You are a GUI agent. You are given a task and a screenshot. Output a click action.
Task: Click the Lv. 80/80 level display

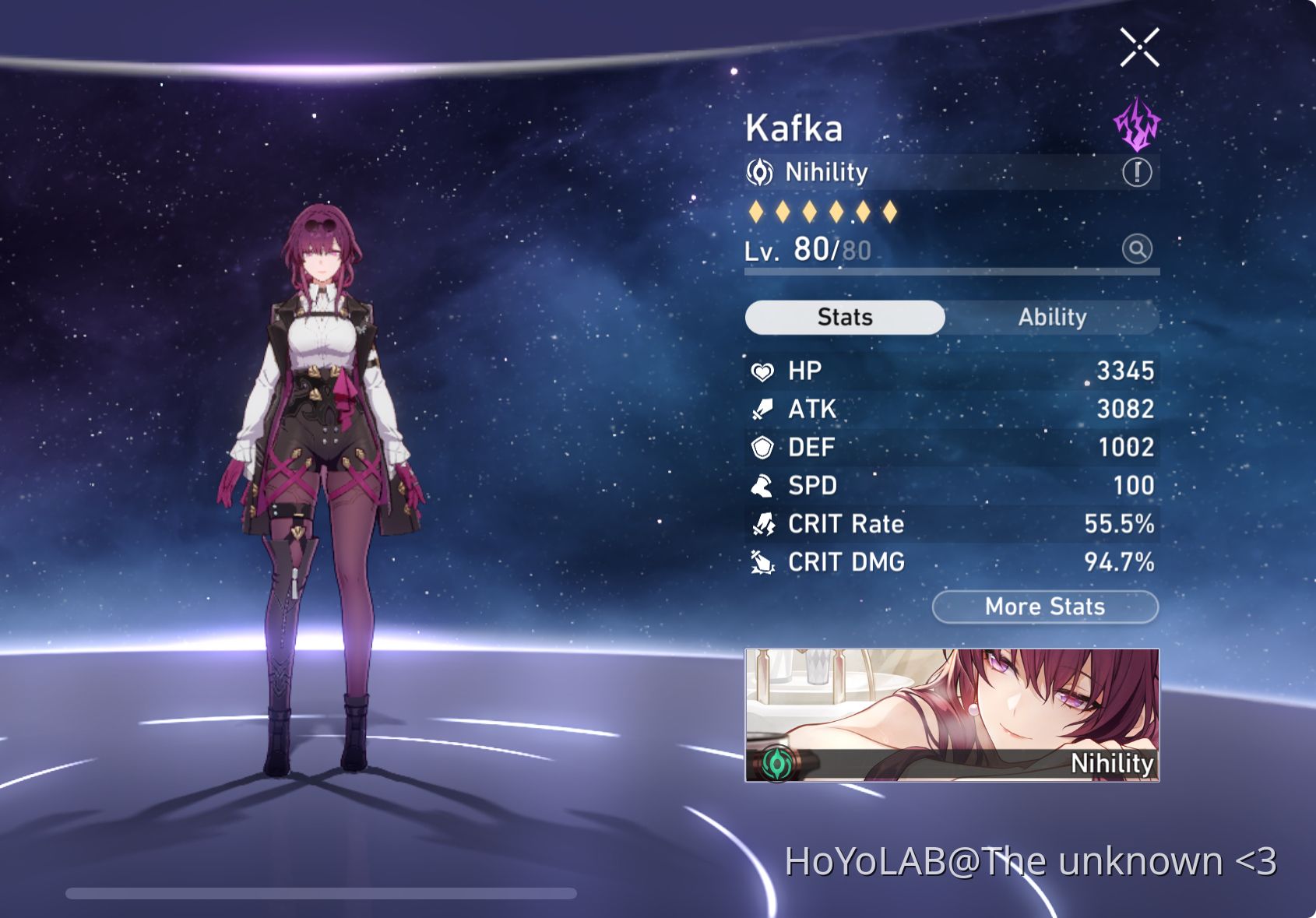coord(806,250)
